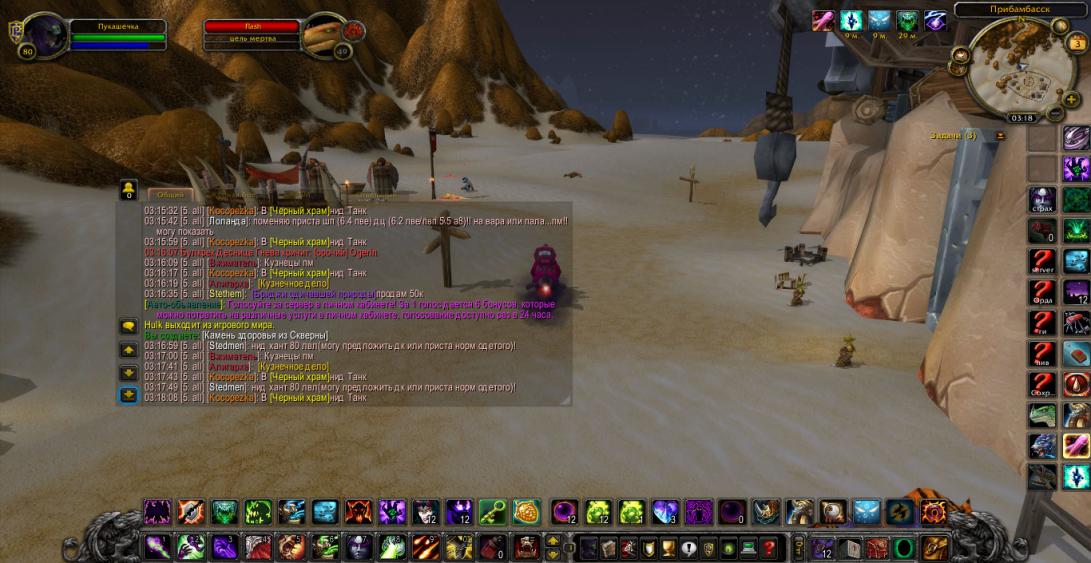Open the chat menu speech-bubble button
Viewport: 1091px width, 563px height.
(128, 326)
